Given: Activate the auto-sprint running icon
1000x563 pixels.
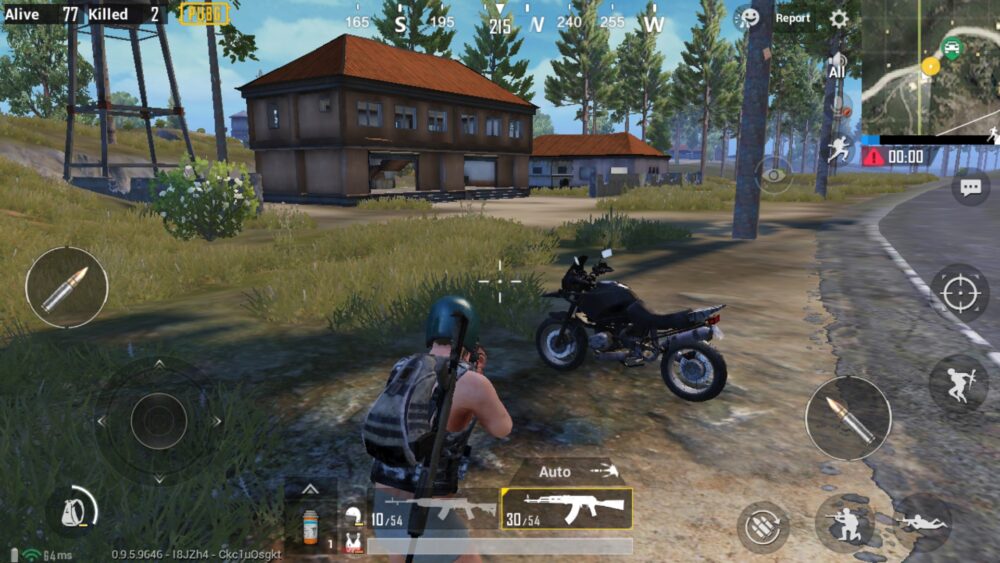Looking at the screenshot, I should coord(837,151).
